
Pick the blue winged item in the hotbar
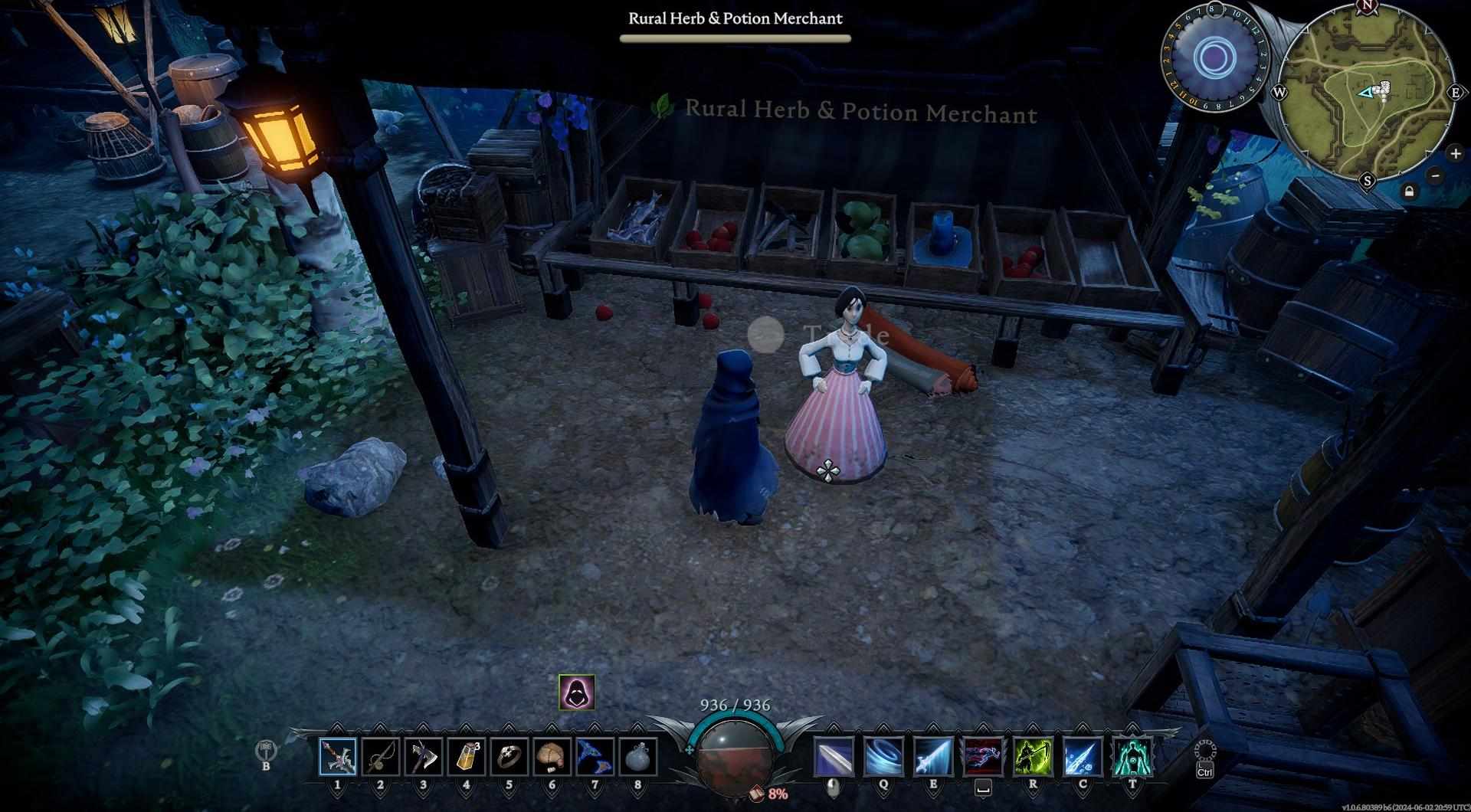(595, 758)
